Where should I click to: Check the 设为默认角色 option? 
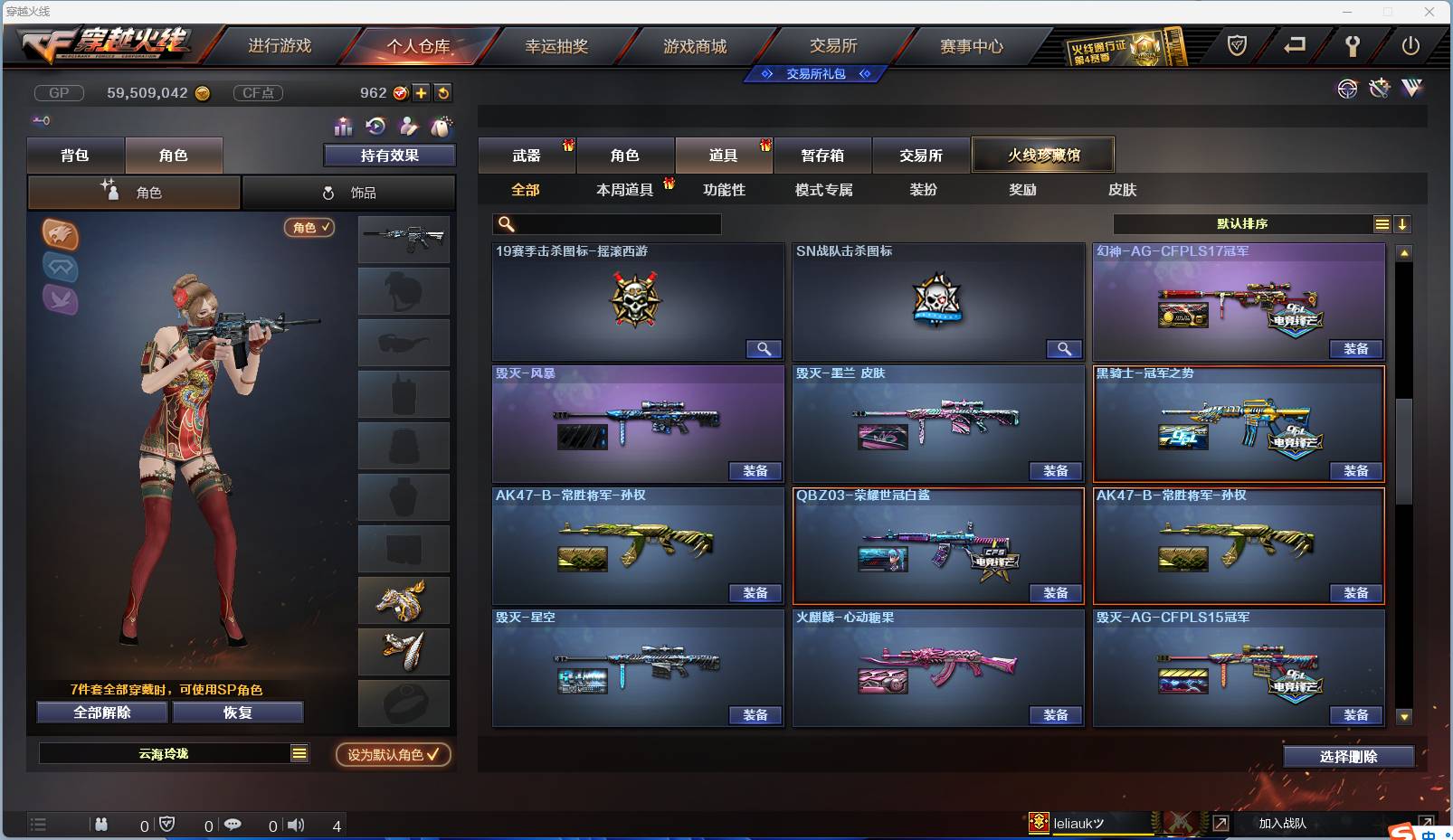pyautogui.click(x=393, y=756)
